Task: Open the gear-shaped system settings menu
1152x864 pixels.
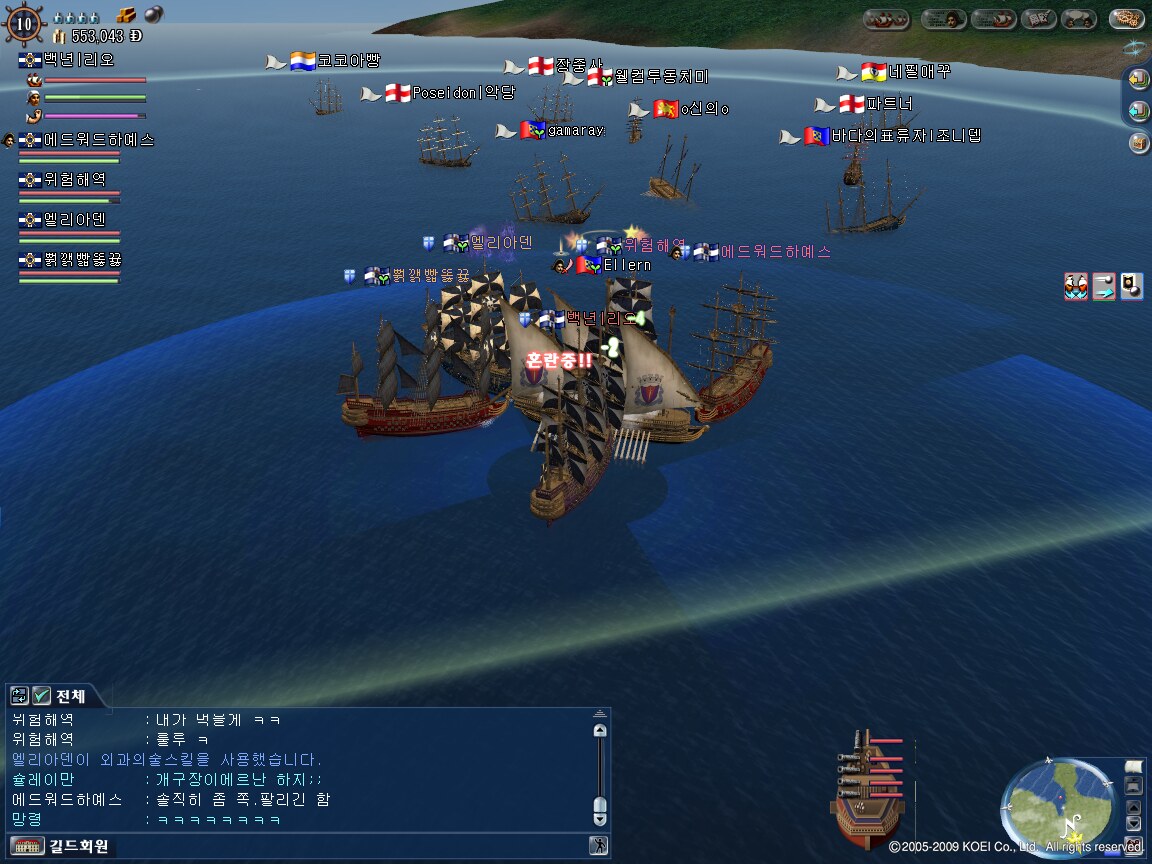Action: [1127, 18]
